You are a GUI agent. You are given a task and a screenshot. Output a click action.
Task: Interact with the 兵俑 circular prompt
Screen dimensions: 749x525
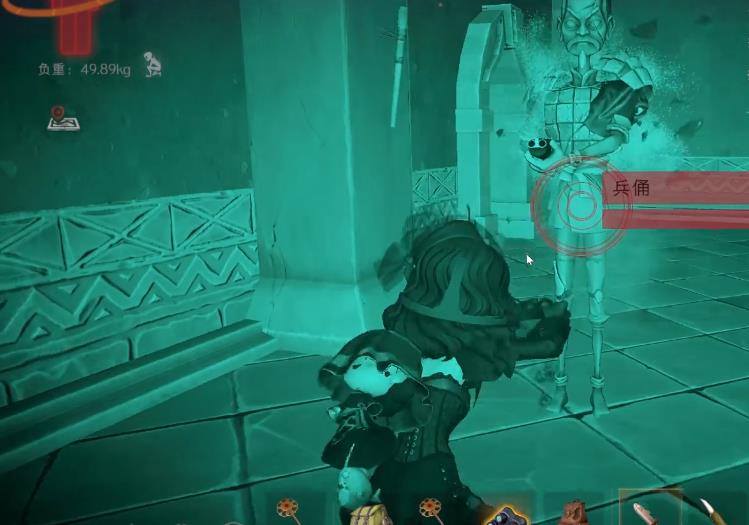580,207
